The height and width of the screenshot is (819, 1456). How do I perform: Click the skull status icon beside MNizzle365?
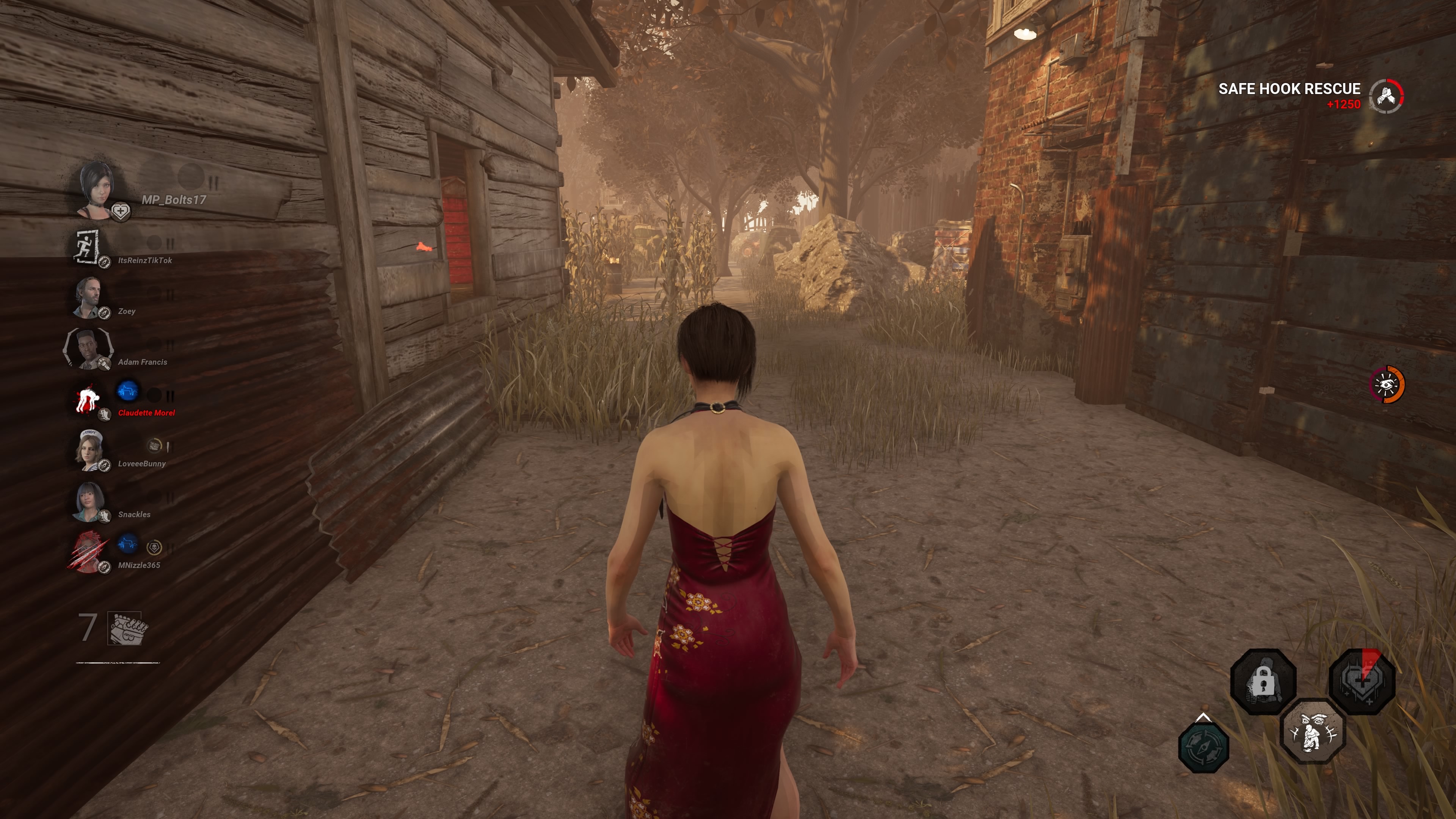tap(154, 547)
